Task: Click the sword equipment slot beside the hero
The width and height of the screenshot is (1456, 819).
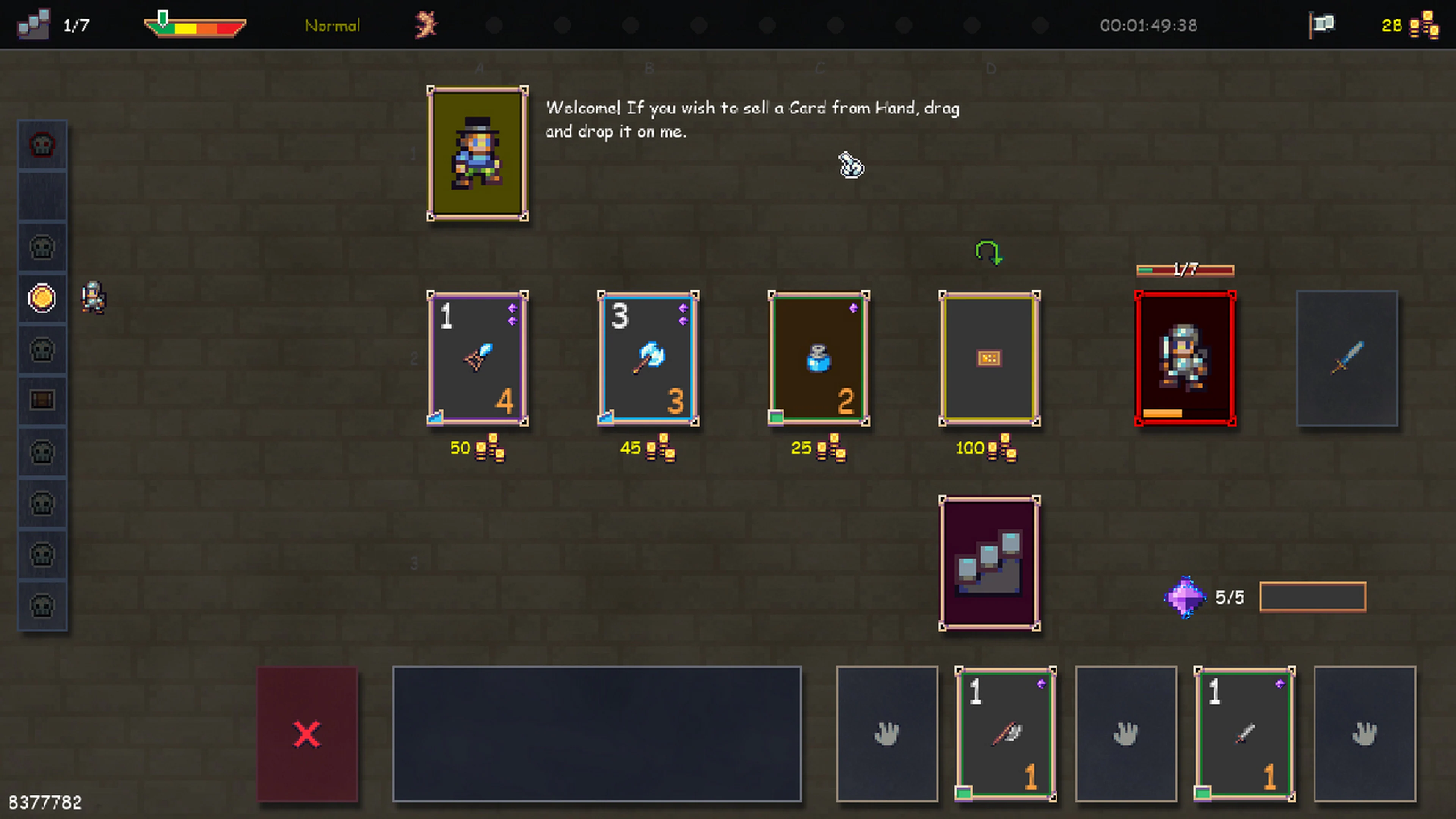Action: 1348,359
